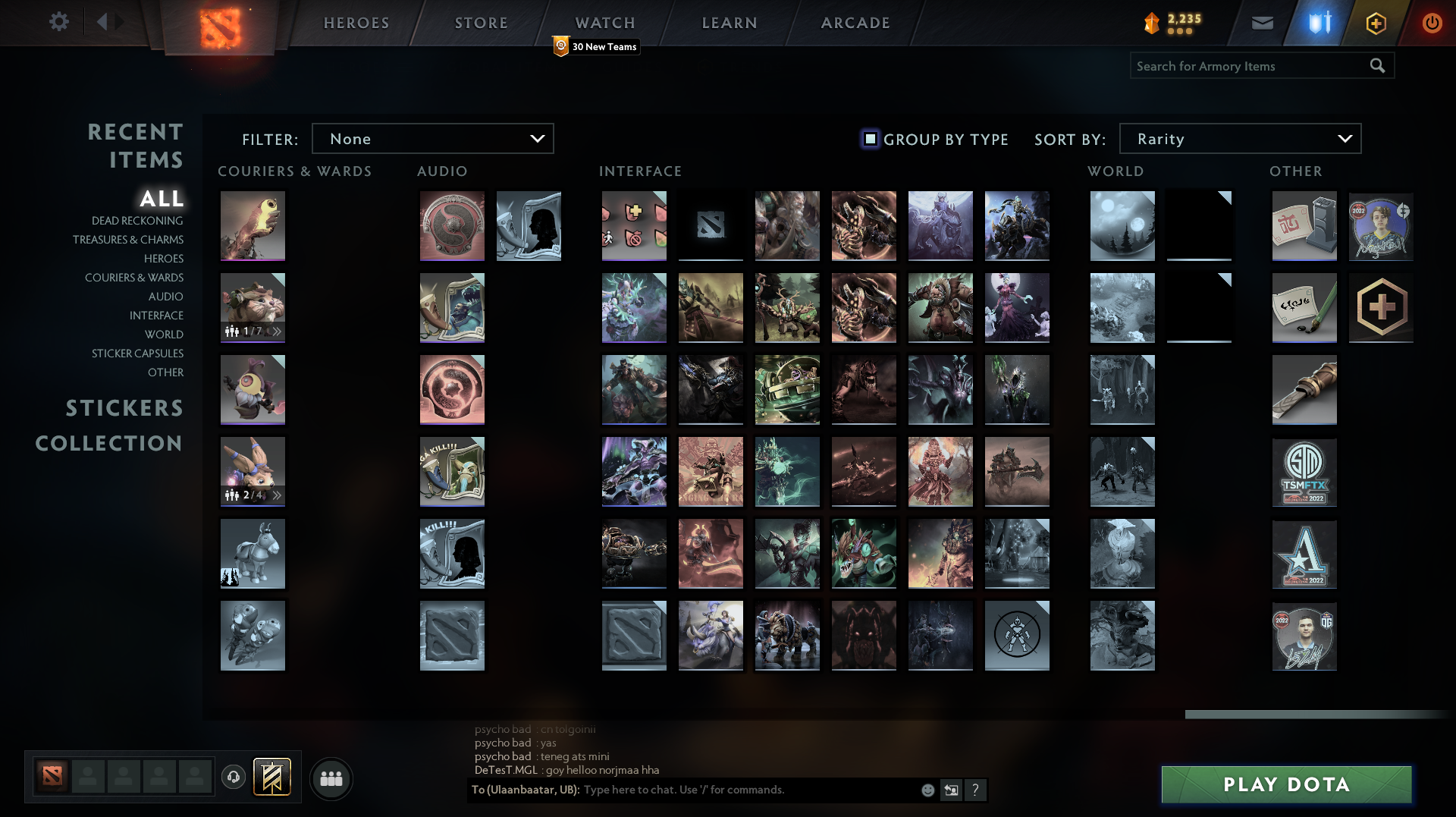This screenshot has height=817, width=1456.
Task: Click the headset voice chat icon
Action: 234,778
